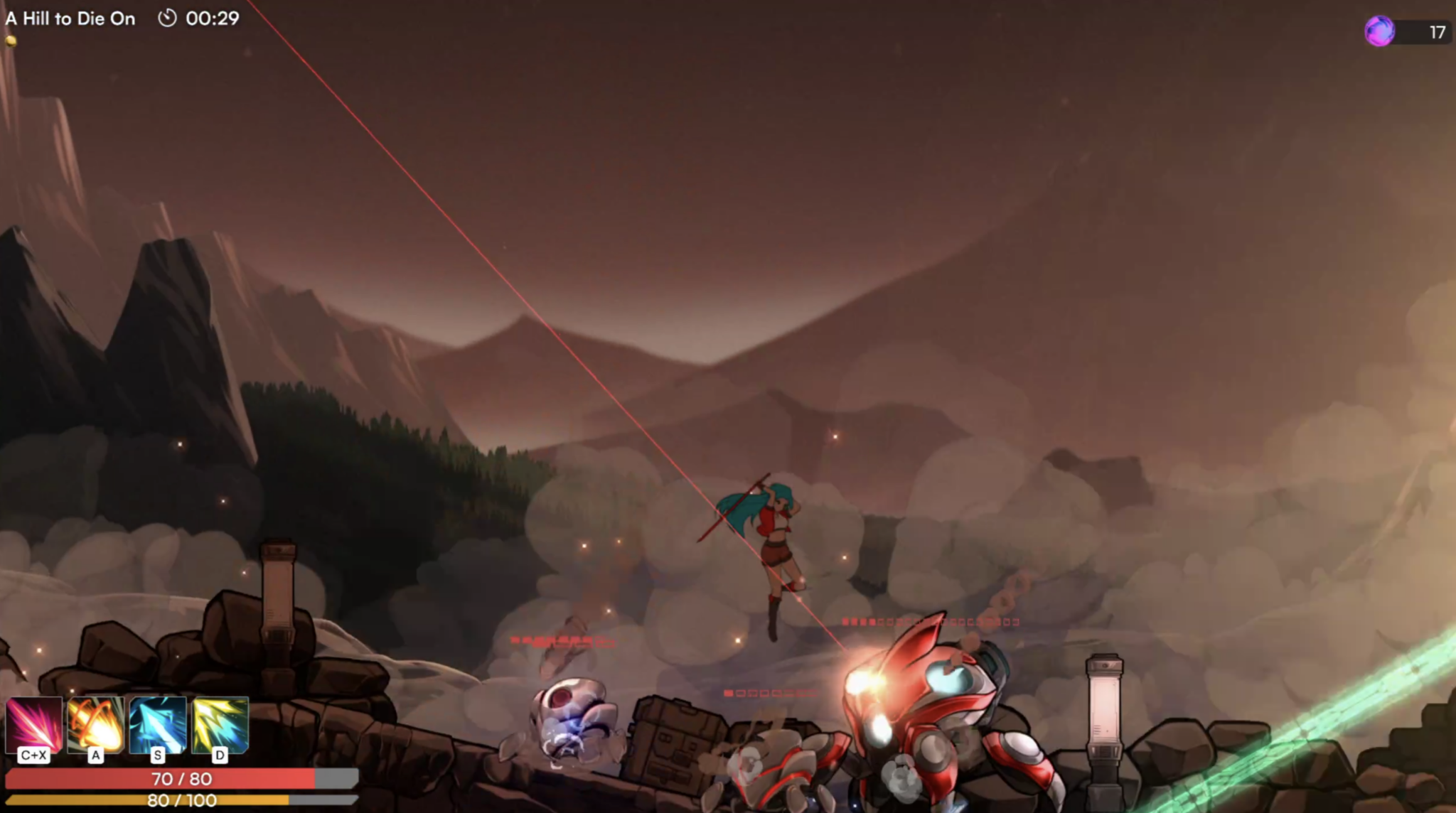Click the purple orb currency icon
Screen dimensions: 1456x813
1379,31
